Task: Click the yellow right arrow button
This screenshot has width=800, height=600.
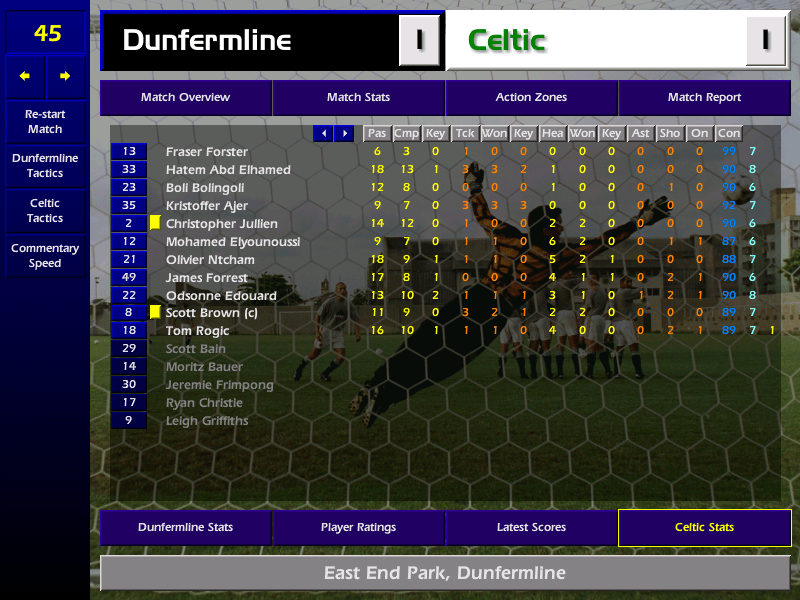Action: pos(66,76)
